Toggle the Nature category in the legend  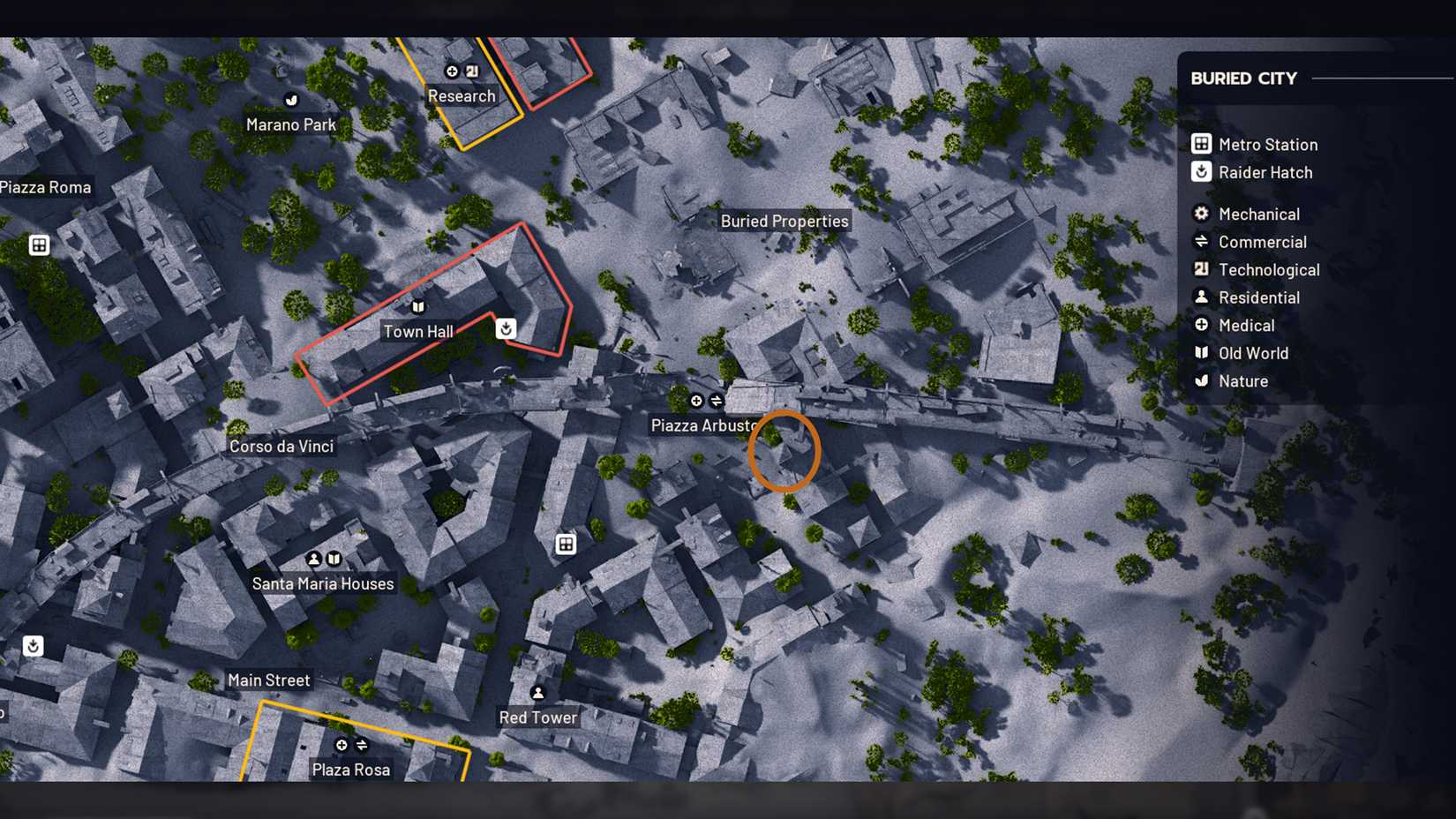tap(1200, 381)
